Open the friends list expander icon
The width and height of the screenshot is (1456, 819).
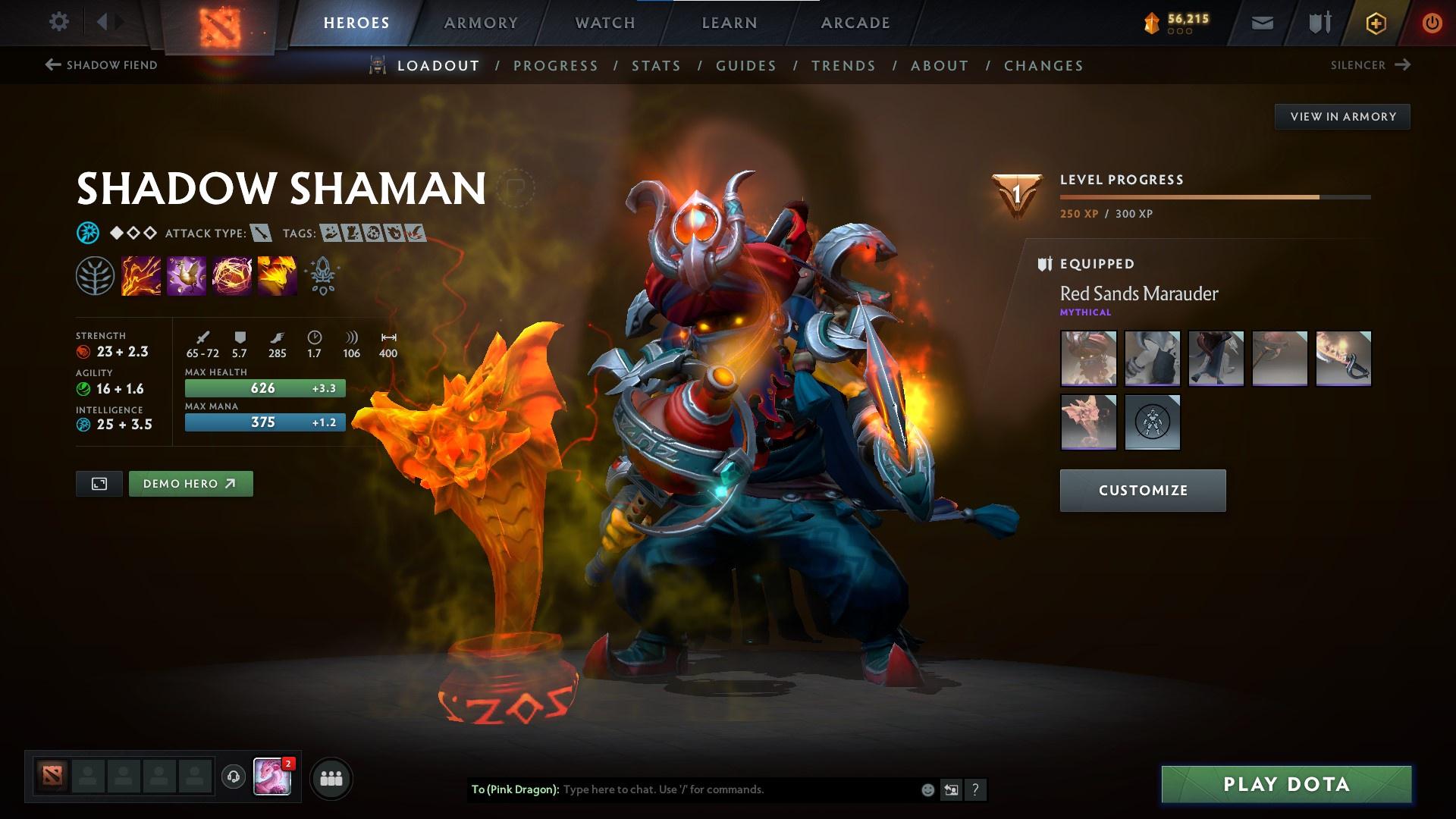click(x=330, y=777)
